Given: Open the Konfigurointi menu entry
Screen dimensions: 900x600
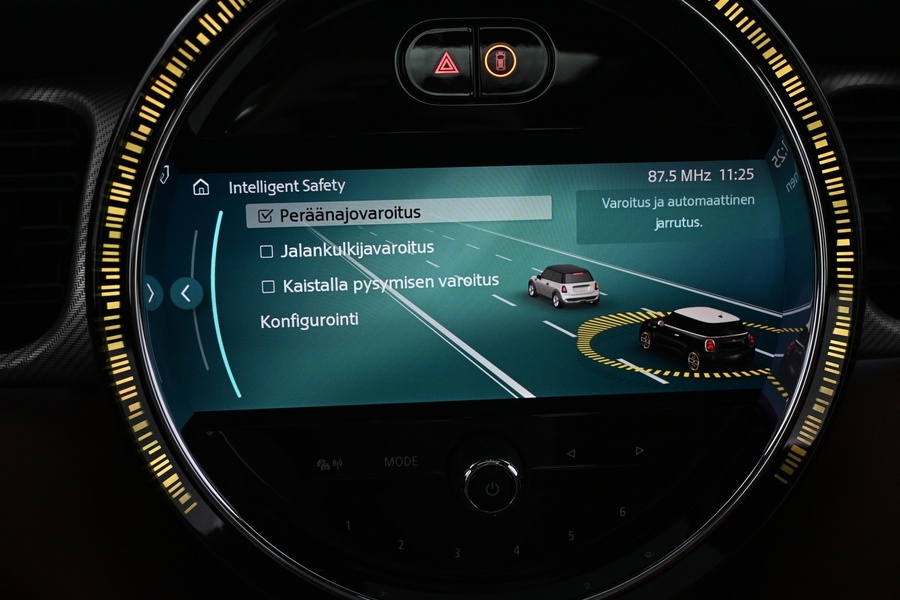Looking at the screenshot, I should pos(309,321).
